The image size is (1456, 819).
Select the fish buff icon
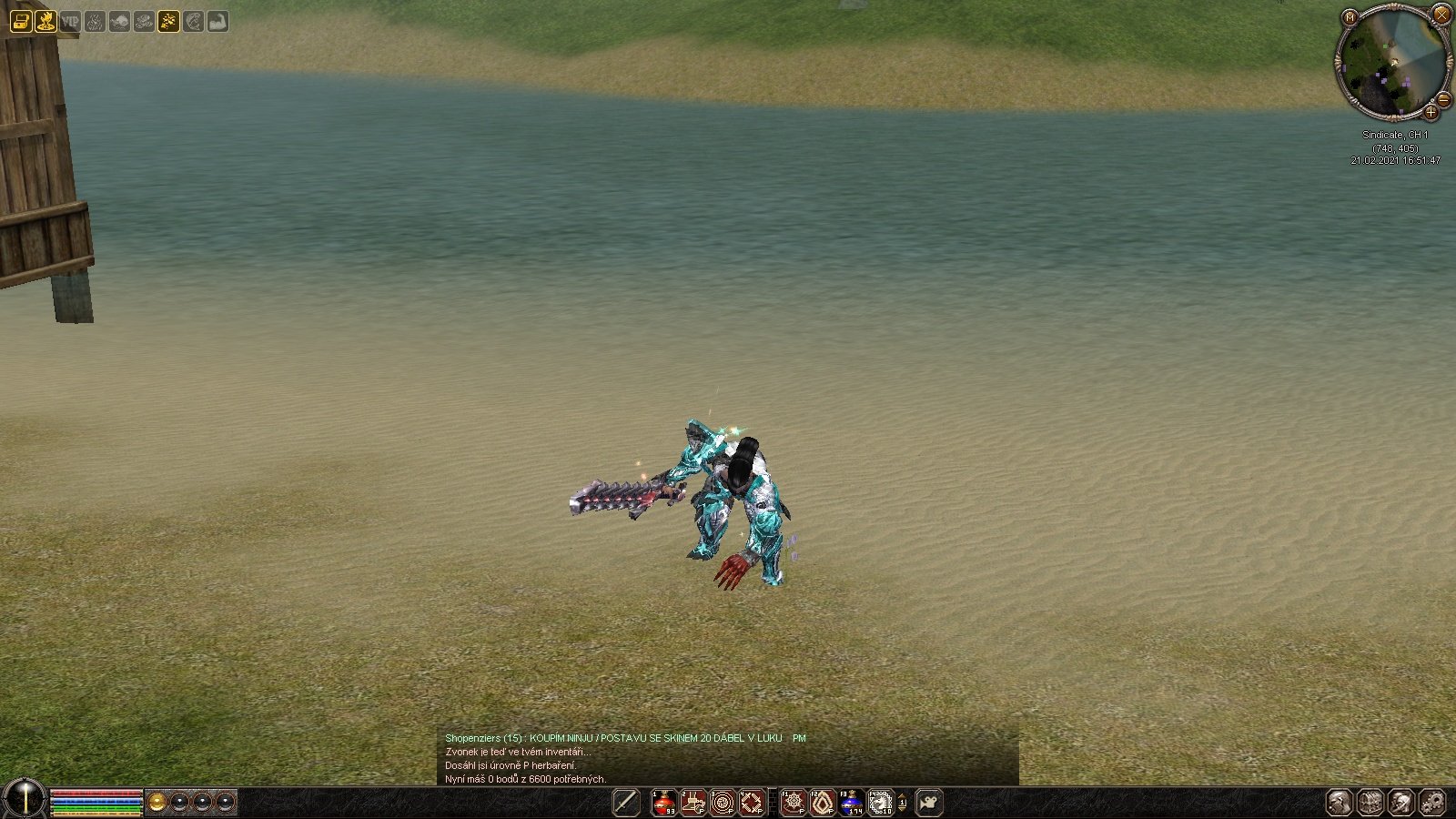click(119, 21)
